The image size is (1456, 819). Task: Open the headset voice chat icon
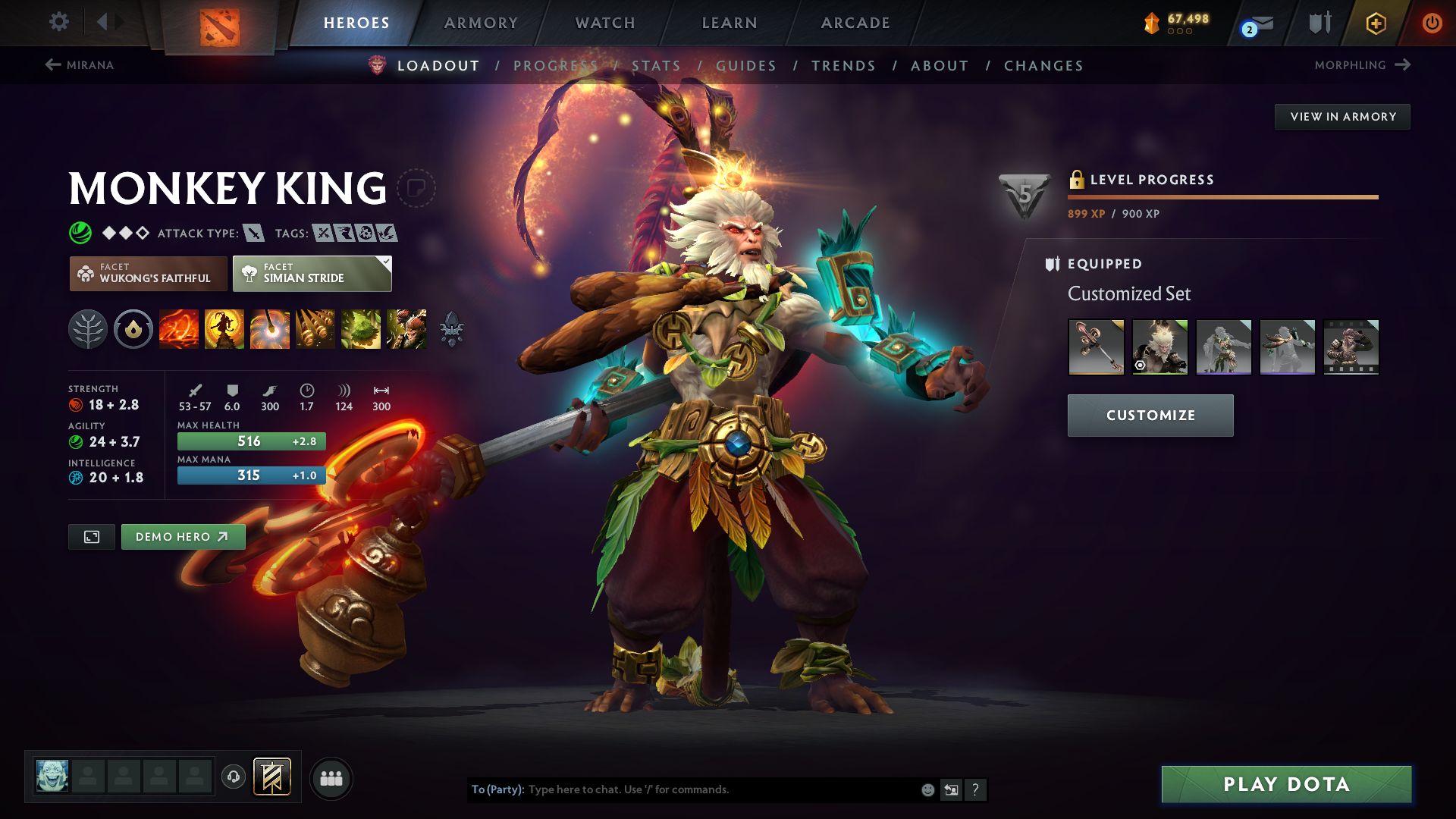pyautogui.click(x=233, y=777)
